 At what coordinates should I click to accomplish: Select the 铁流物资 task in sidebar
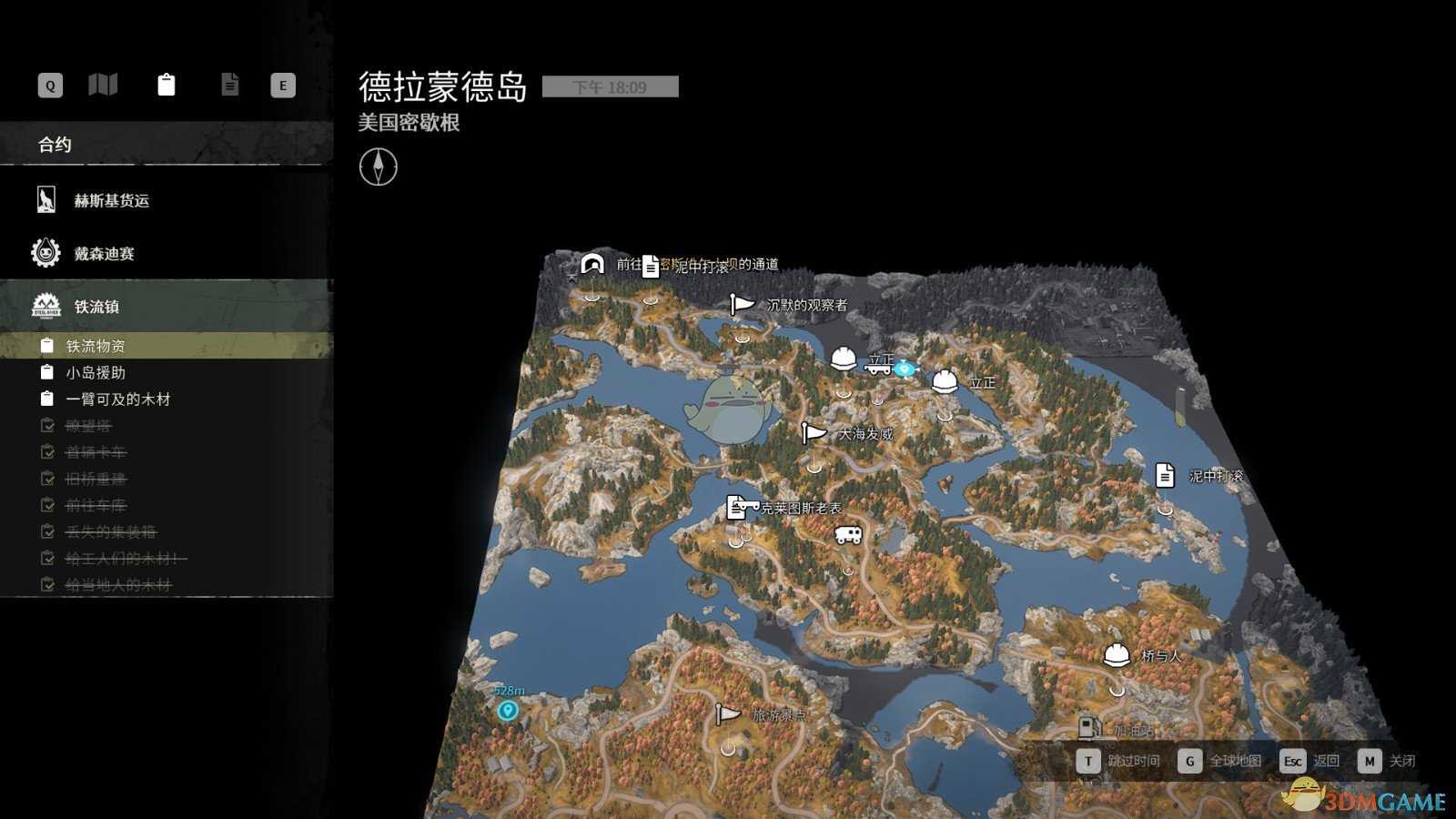[94, 345]
